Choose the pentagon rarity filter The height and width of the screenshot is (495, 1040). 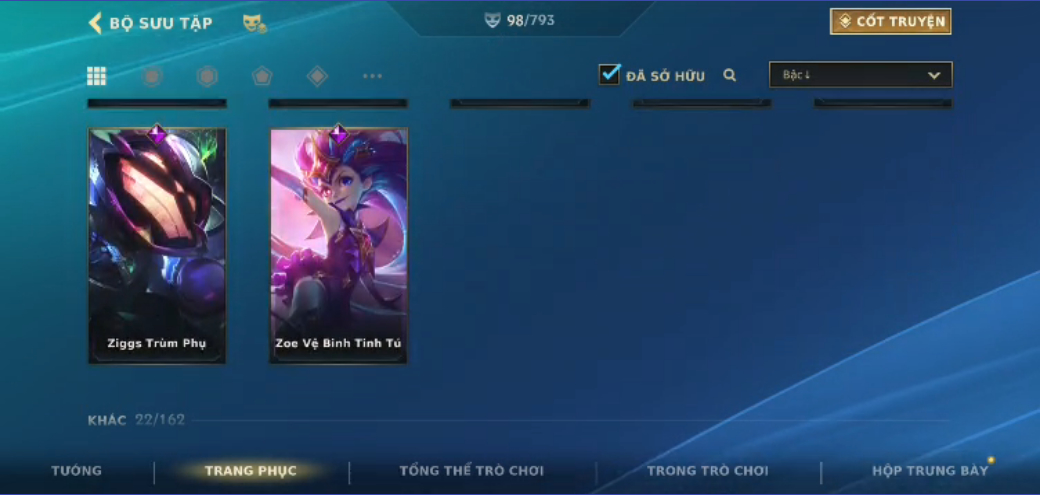(262, 76)
